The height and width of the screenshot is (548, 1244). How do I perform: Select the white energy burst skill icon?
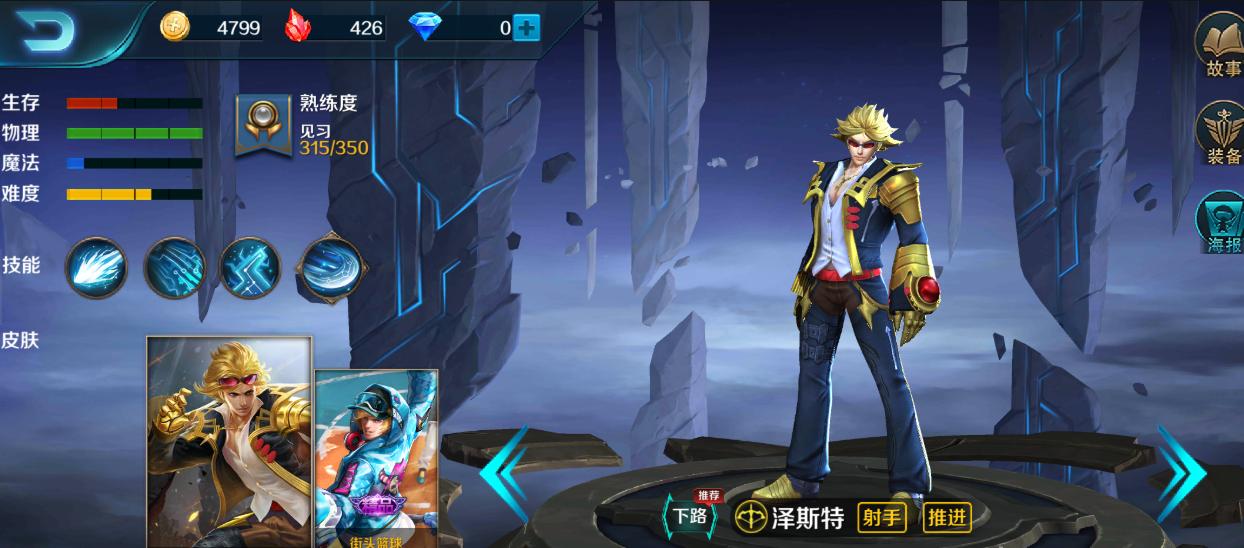(96, 266)
